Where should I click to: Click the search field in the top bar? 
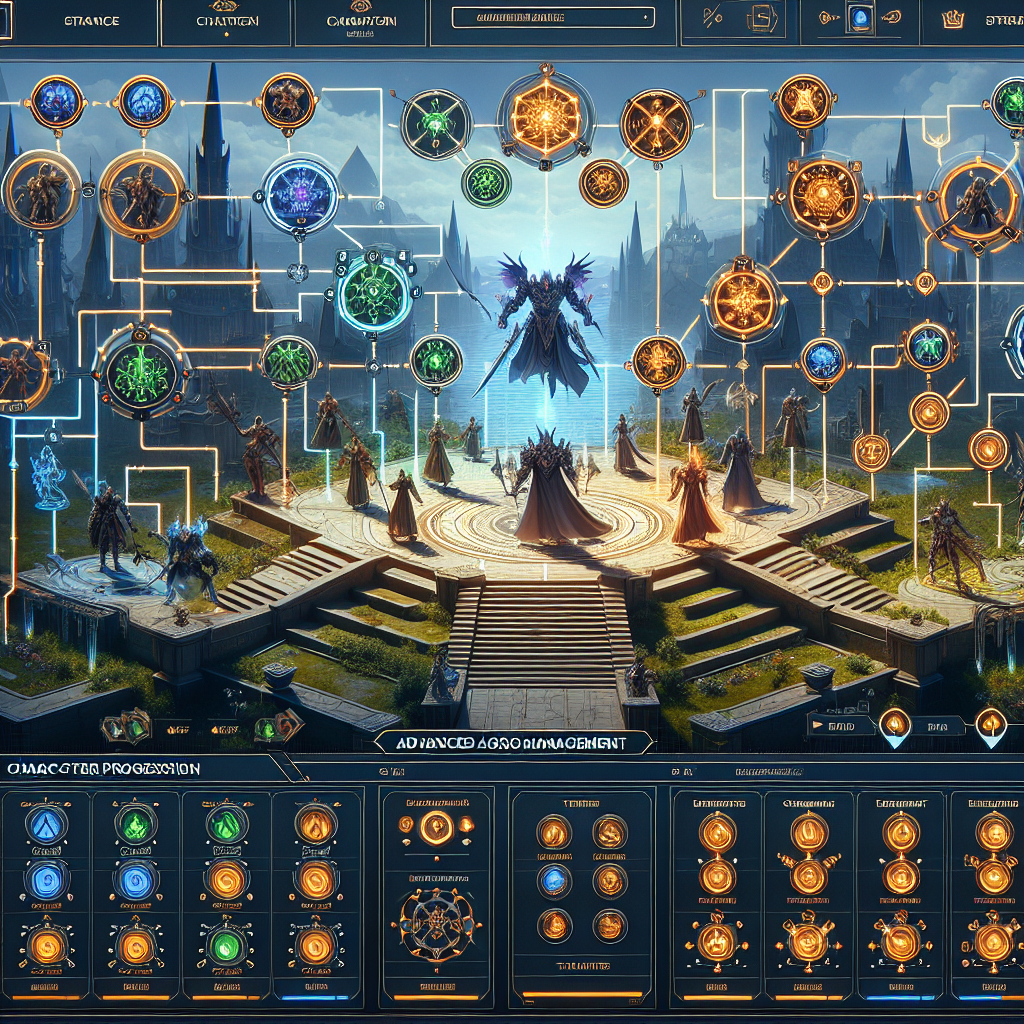[x=552, y=17]
